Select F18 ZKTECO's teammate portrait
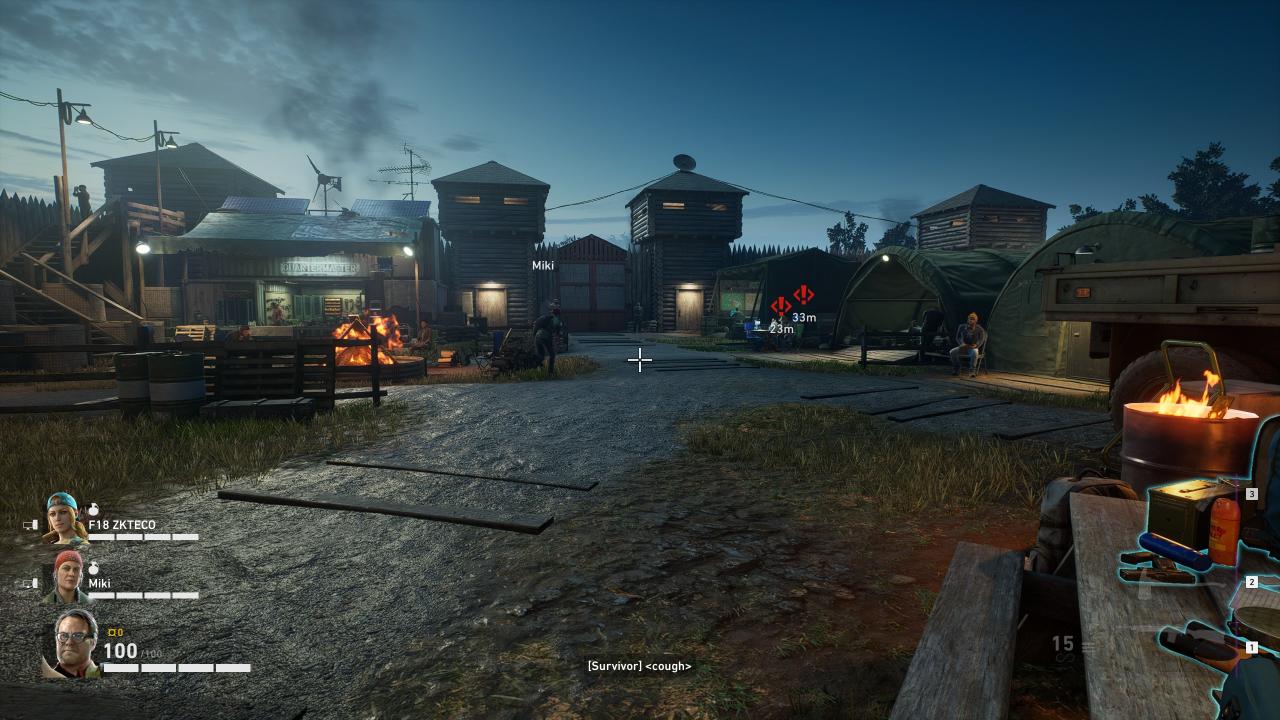Screen dimensions: 1280x720 pos(64,517)
